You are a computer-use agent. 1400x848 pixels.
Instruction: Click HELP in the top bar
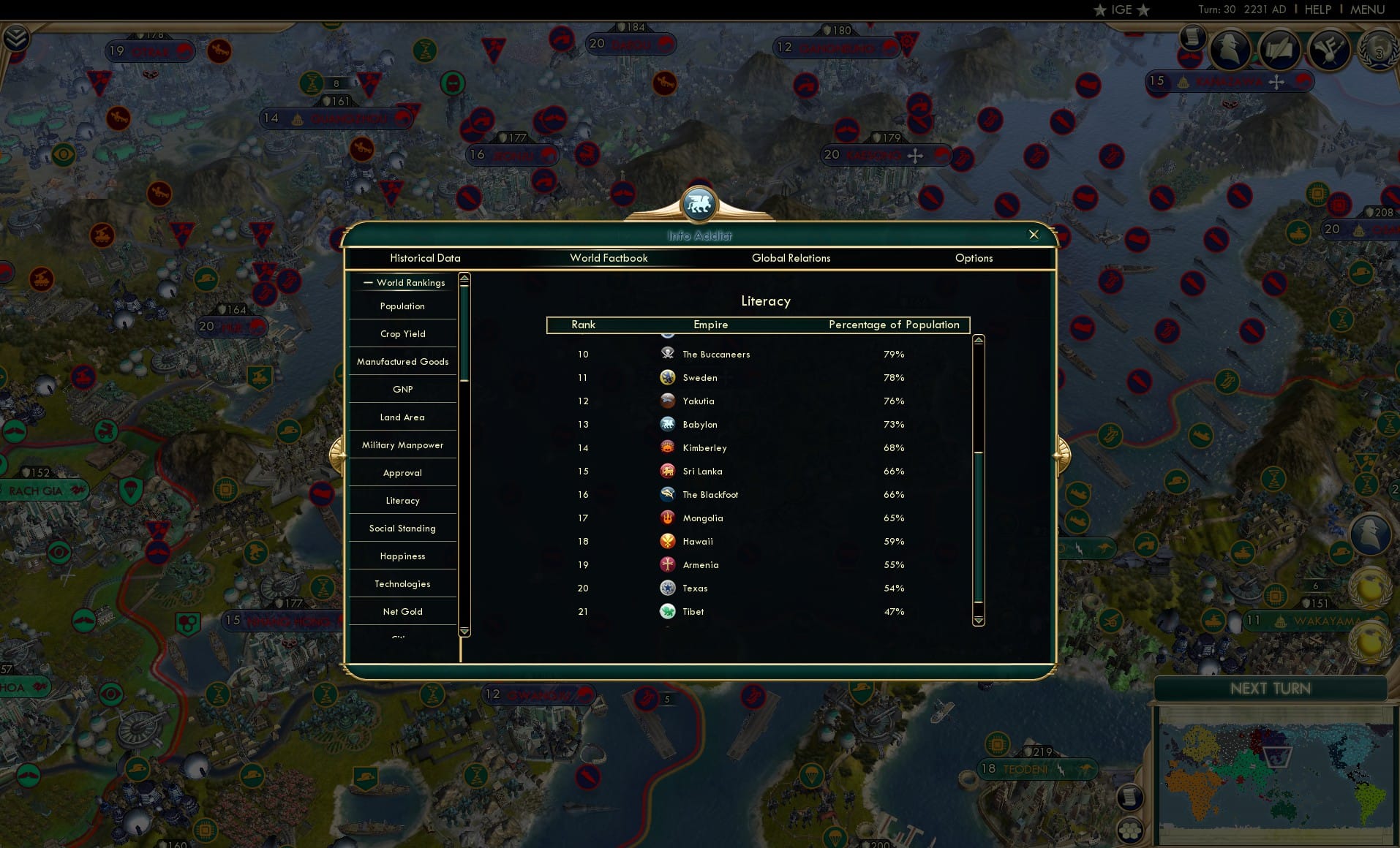click(1317, 10)
